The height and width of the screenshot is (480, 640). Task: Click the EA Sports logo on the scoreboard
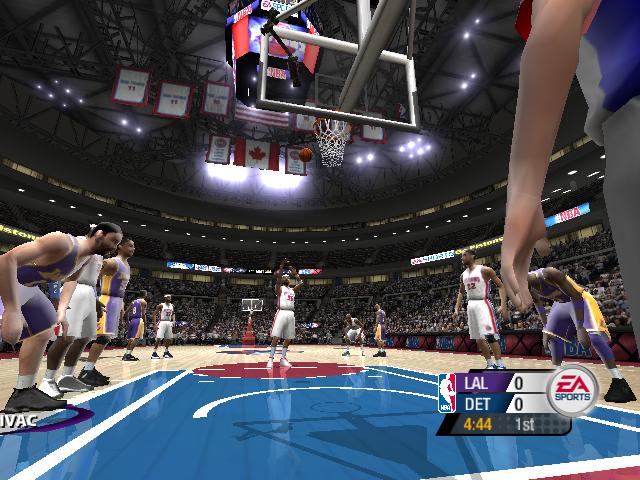(x=570, y=391)
